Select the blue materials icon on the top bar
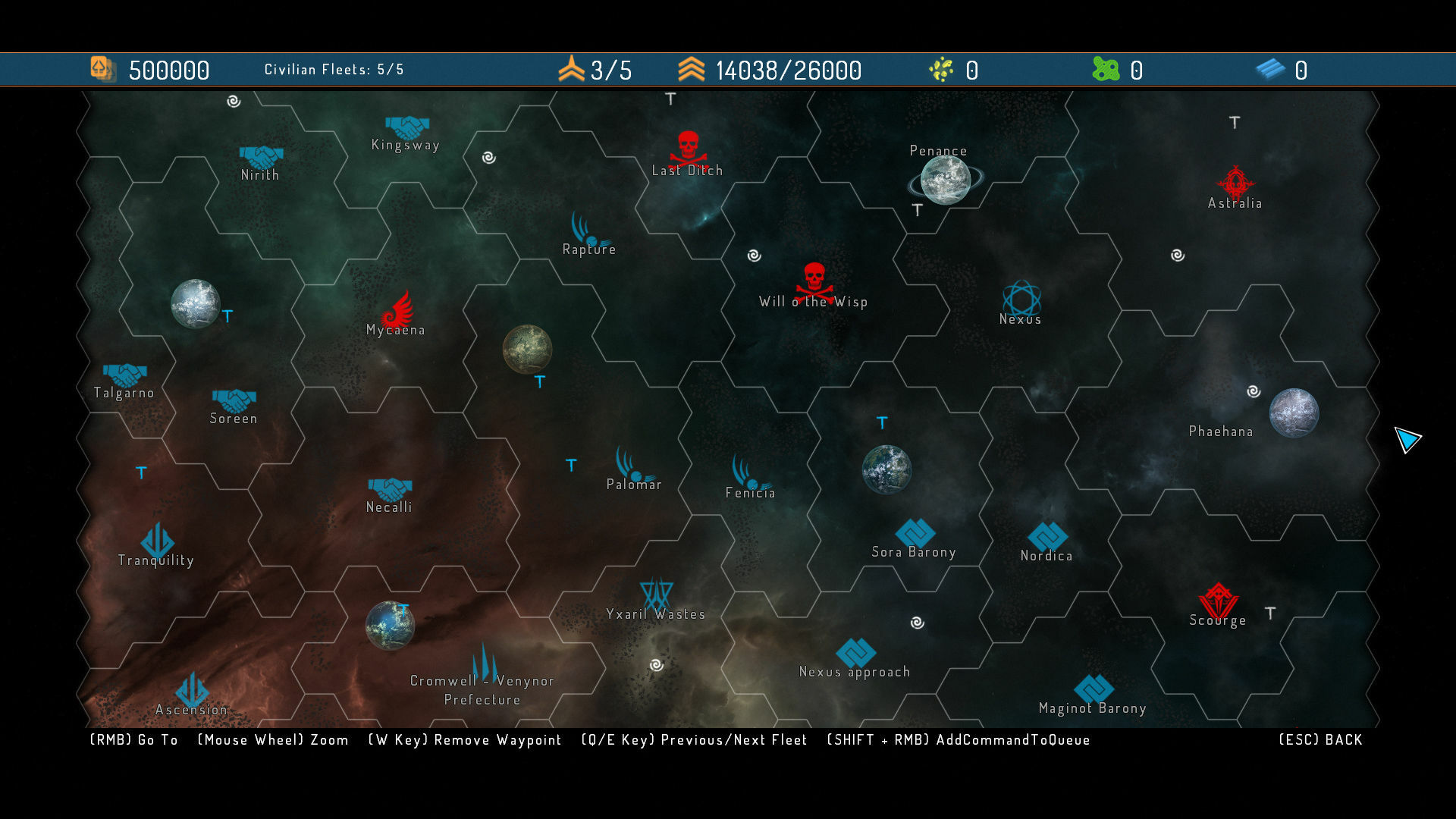Image resolution: width=1456 pixels, height=819 pixels. tap(1270, 70)
